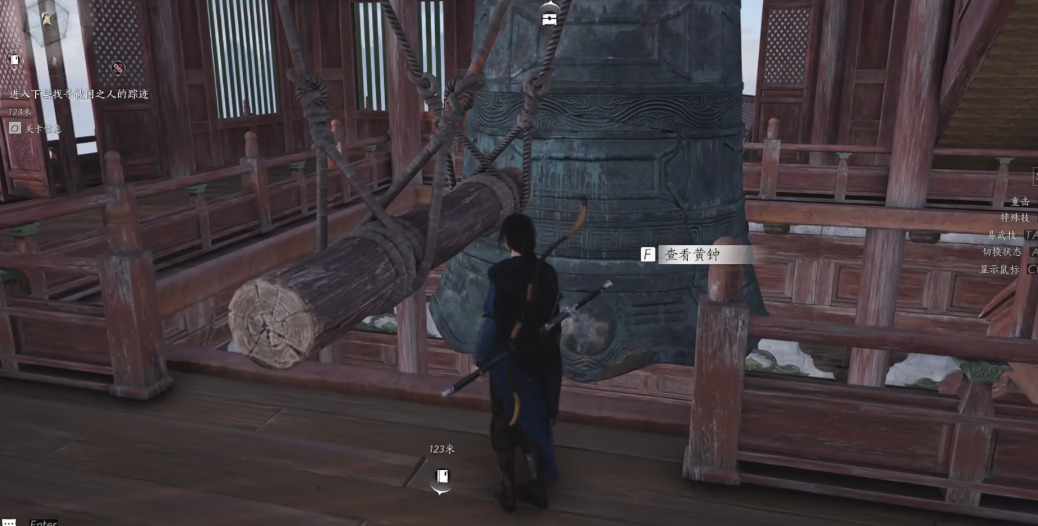Click the red round icon above quest text

tap(118, 68)
